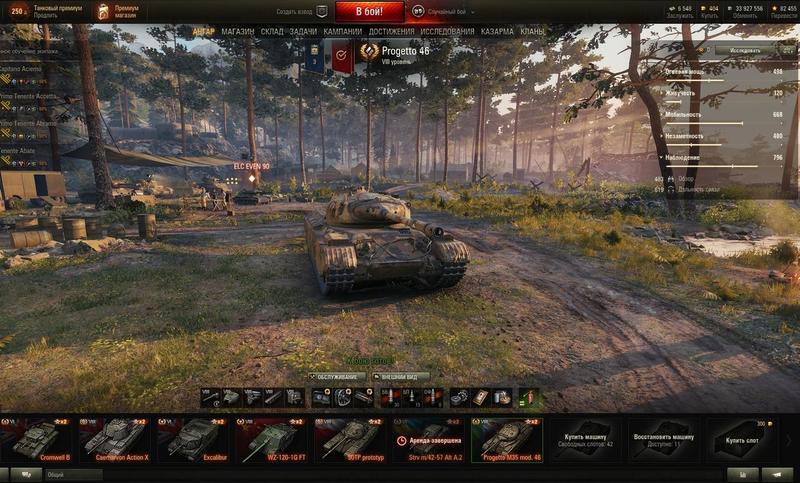Click the Исследовать button in vehicle panel
Viewport: 800px width, 483px height.
tap(744, 49)
